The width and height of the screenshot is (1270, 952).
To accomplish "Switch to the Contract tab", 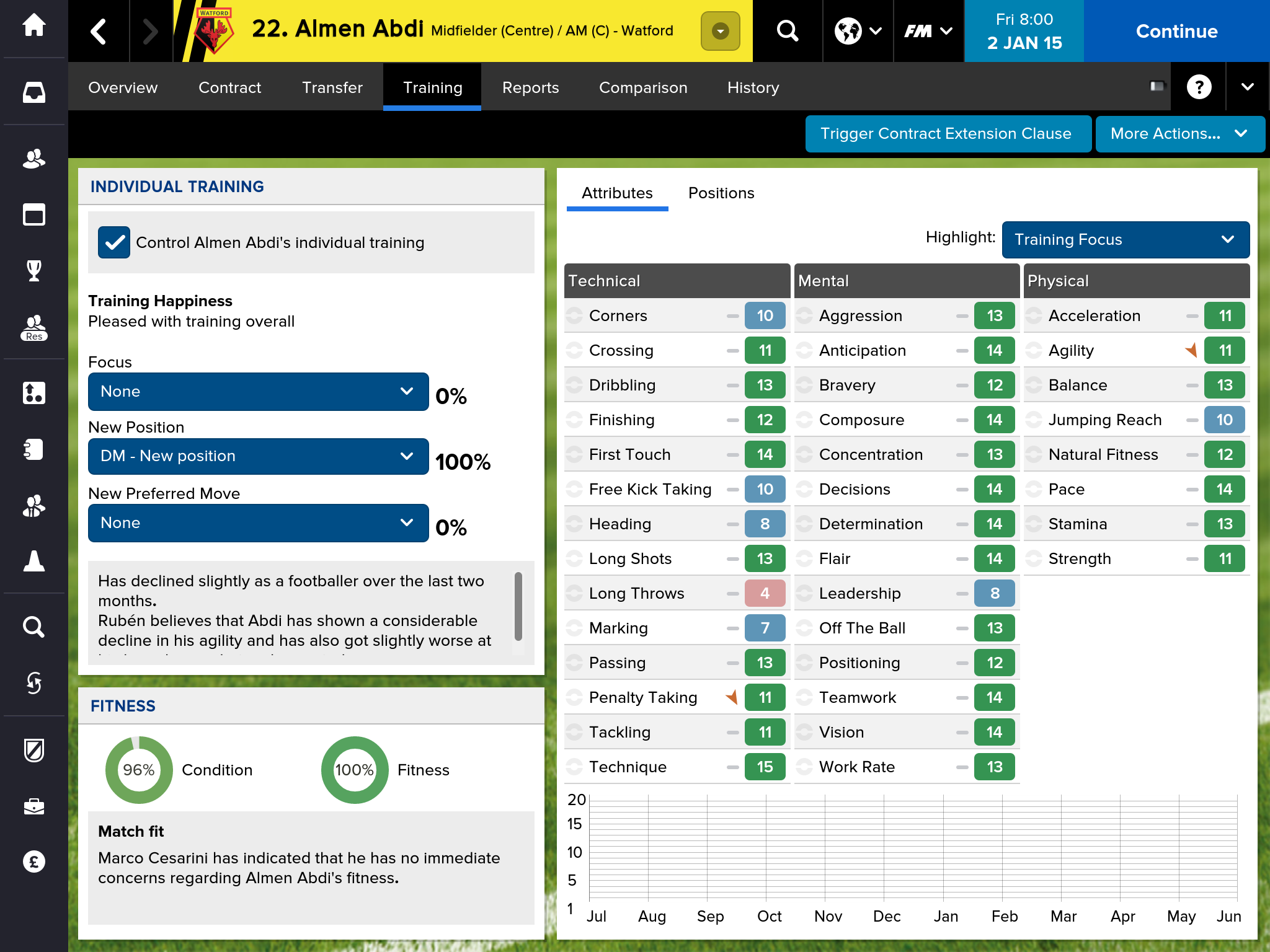I will tap(229, 87).
